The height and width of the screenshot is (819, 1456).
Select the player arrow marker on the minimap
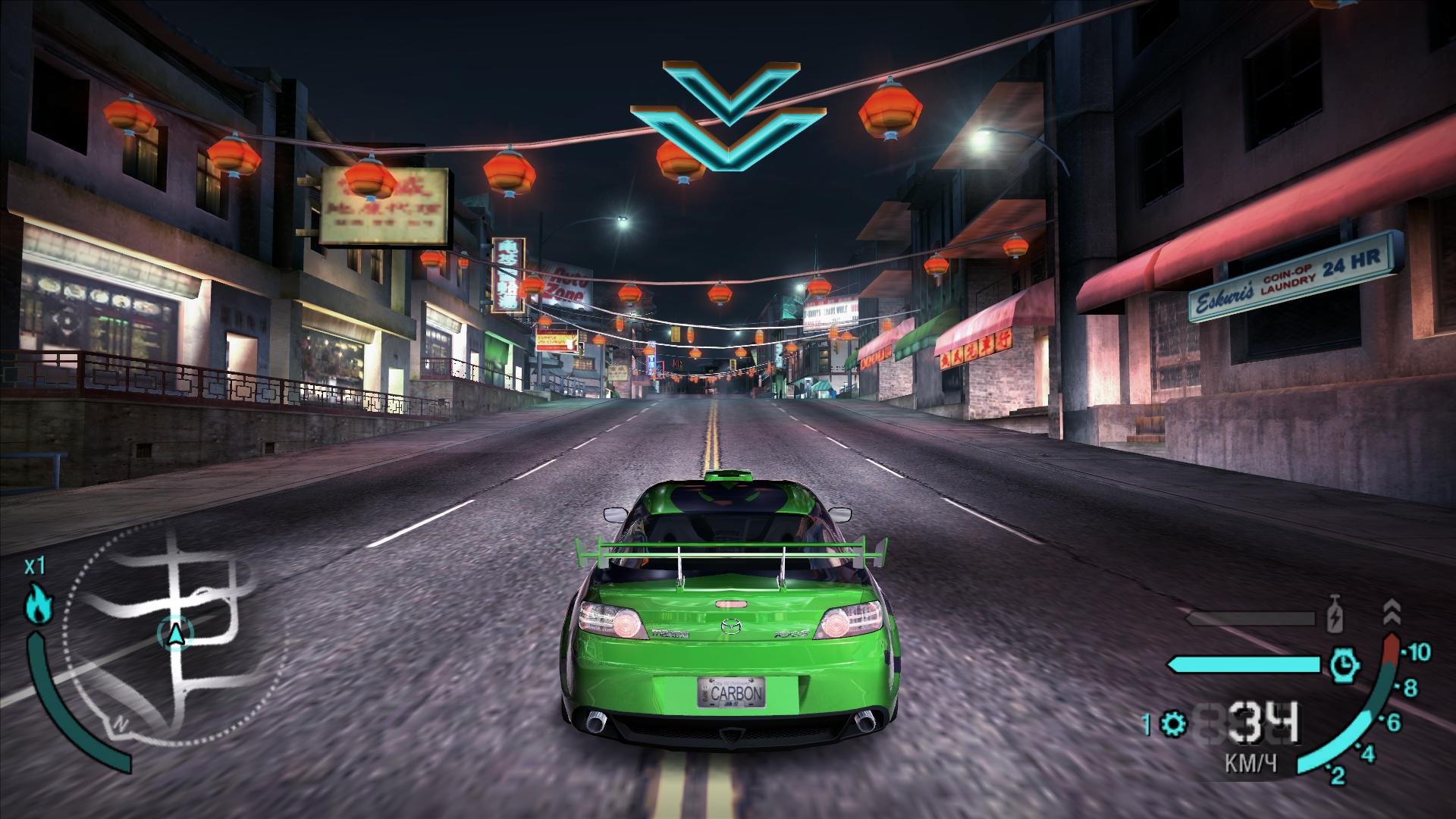point(176,633)
